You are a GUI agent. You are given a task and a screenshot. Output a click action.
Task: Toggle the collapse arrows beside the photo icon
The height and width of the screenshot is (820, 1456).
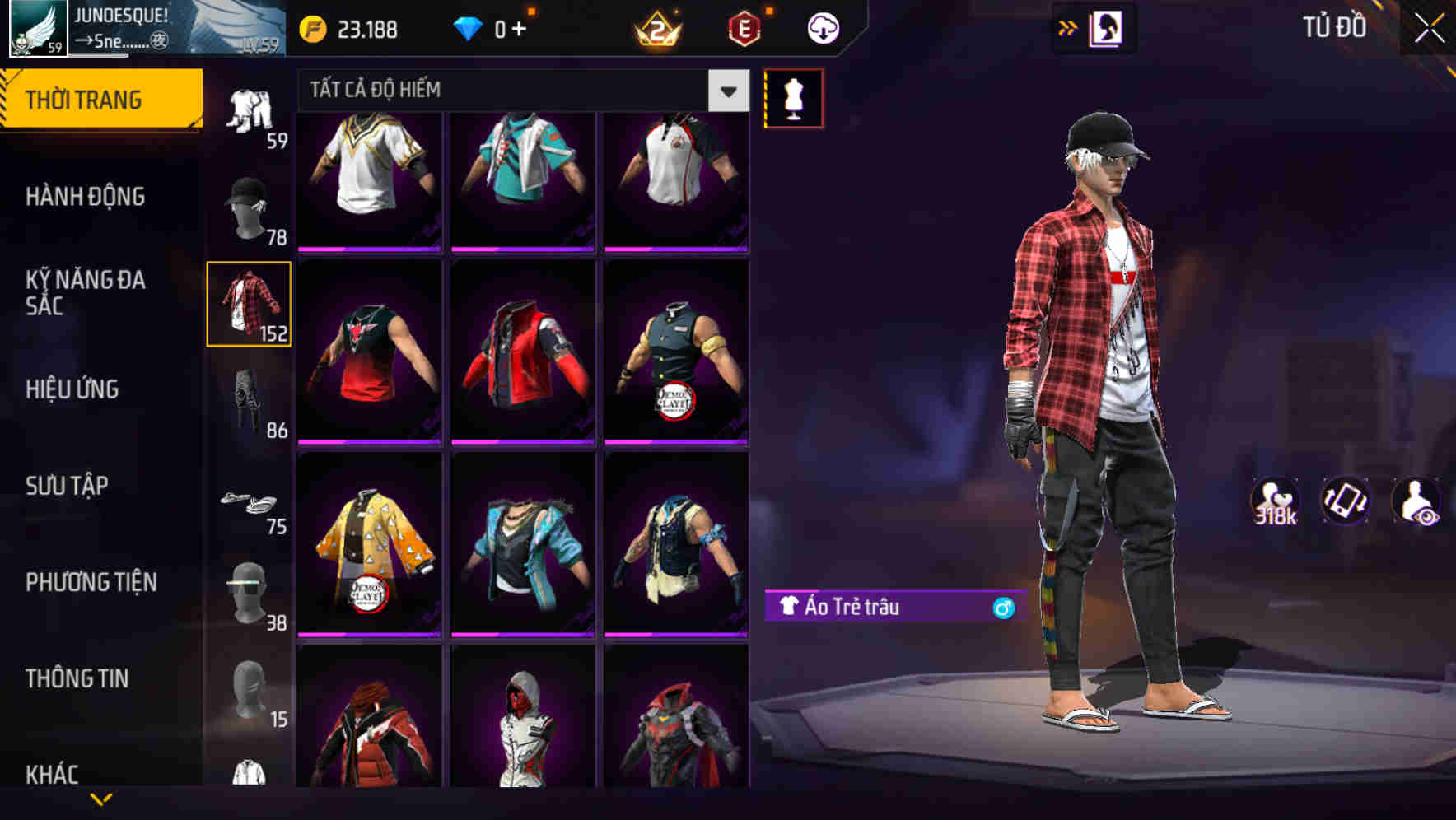point(1068,27)
